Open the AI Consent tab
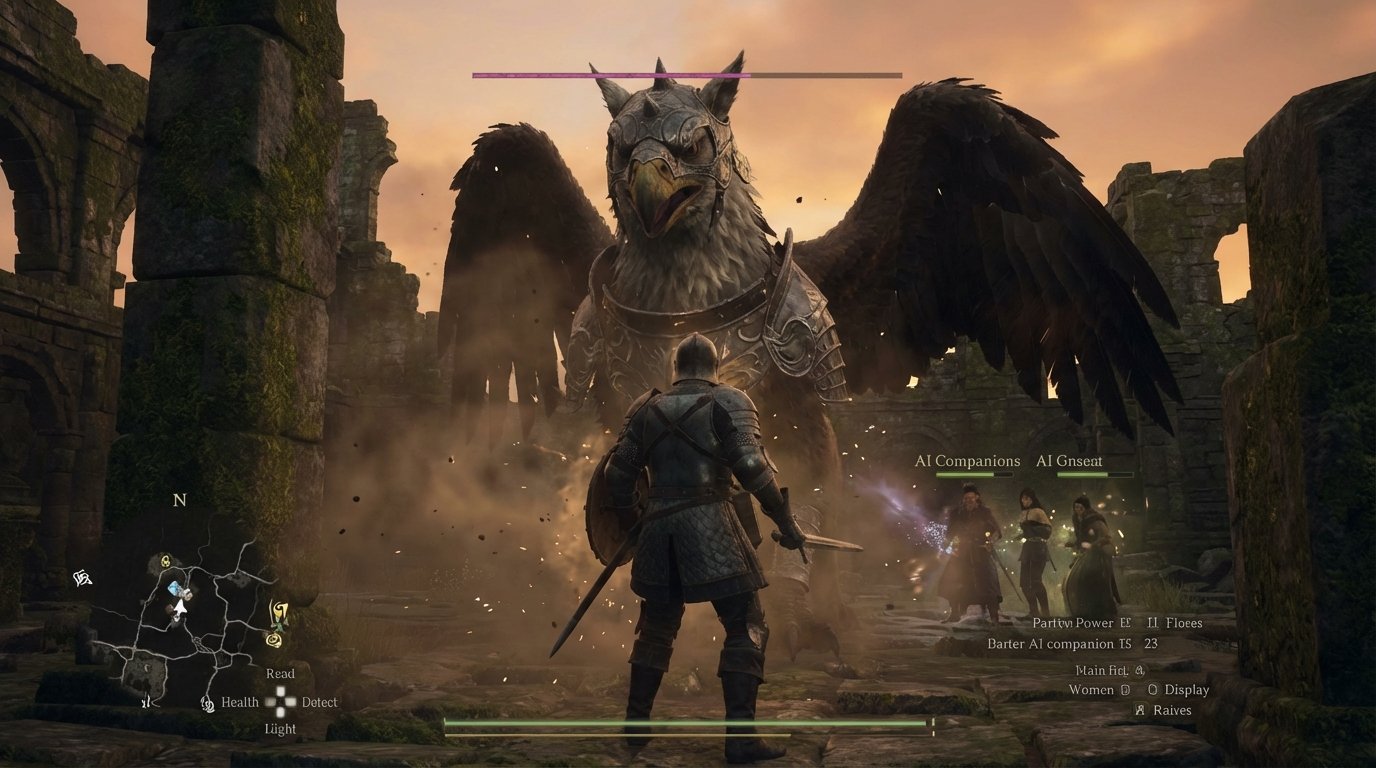The height and width of the screenshot is (768, 1376). (1070, 461)
